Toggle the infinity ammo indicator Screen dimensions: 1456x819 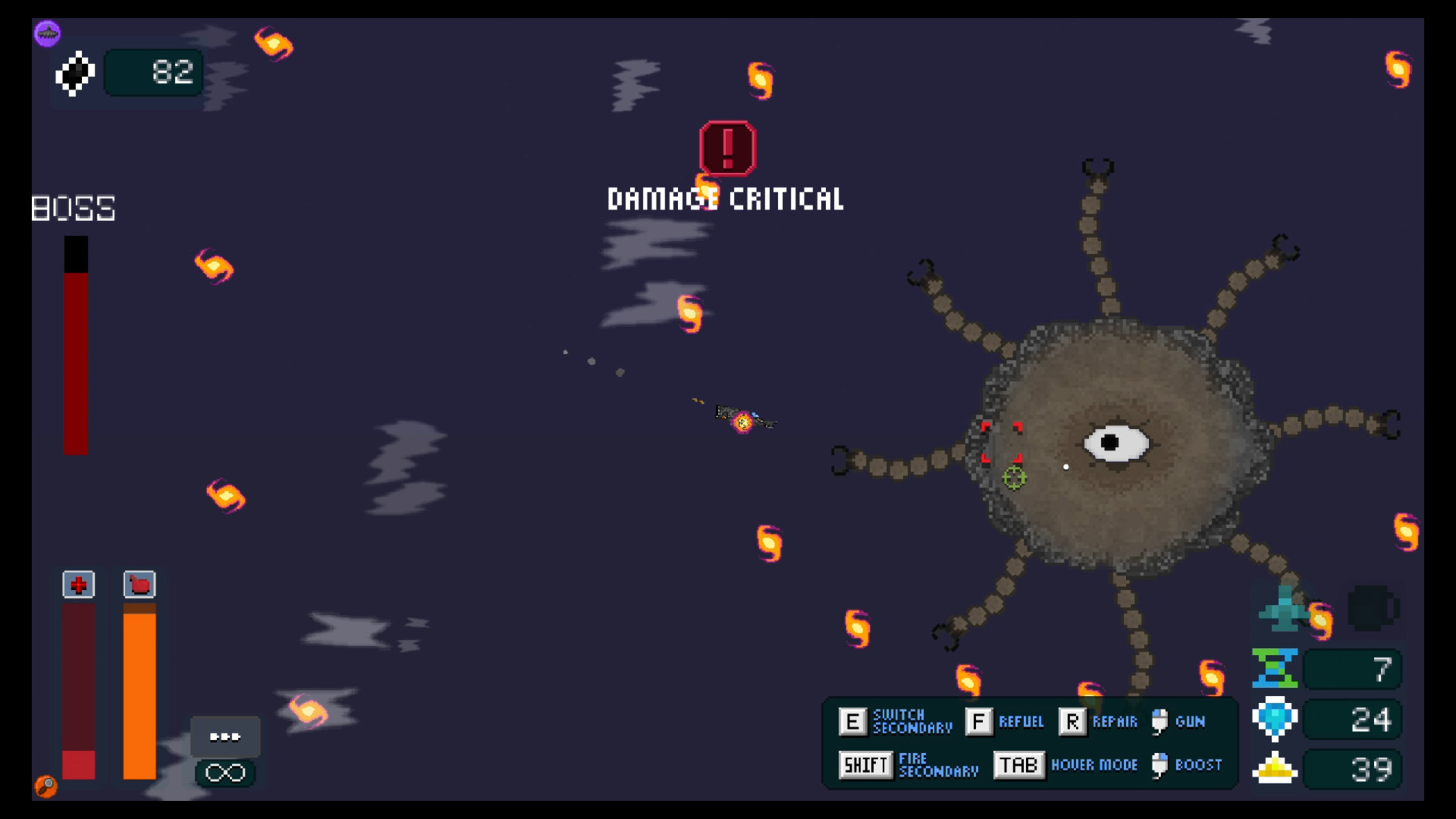point(224,772)
